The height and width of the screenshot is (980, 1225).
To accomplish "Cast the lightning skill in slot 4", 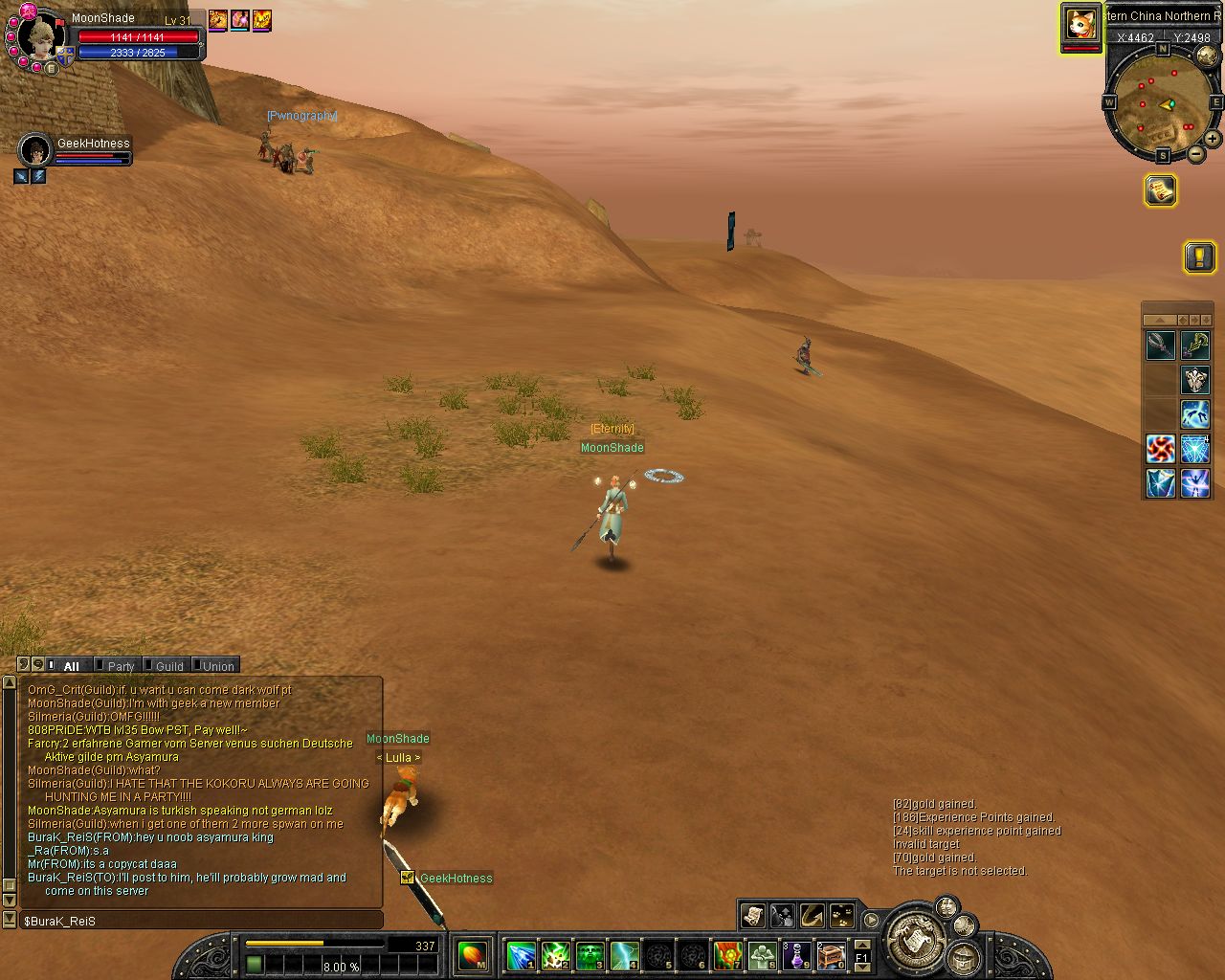I will coord(624,955).
